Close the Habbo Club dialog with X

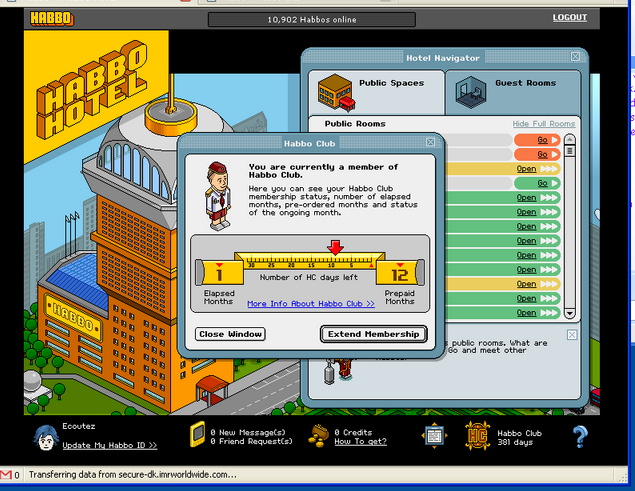[x=430, y=143]
